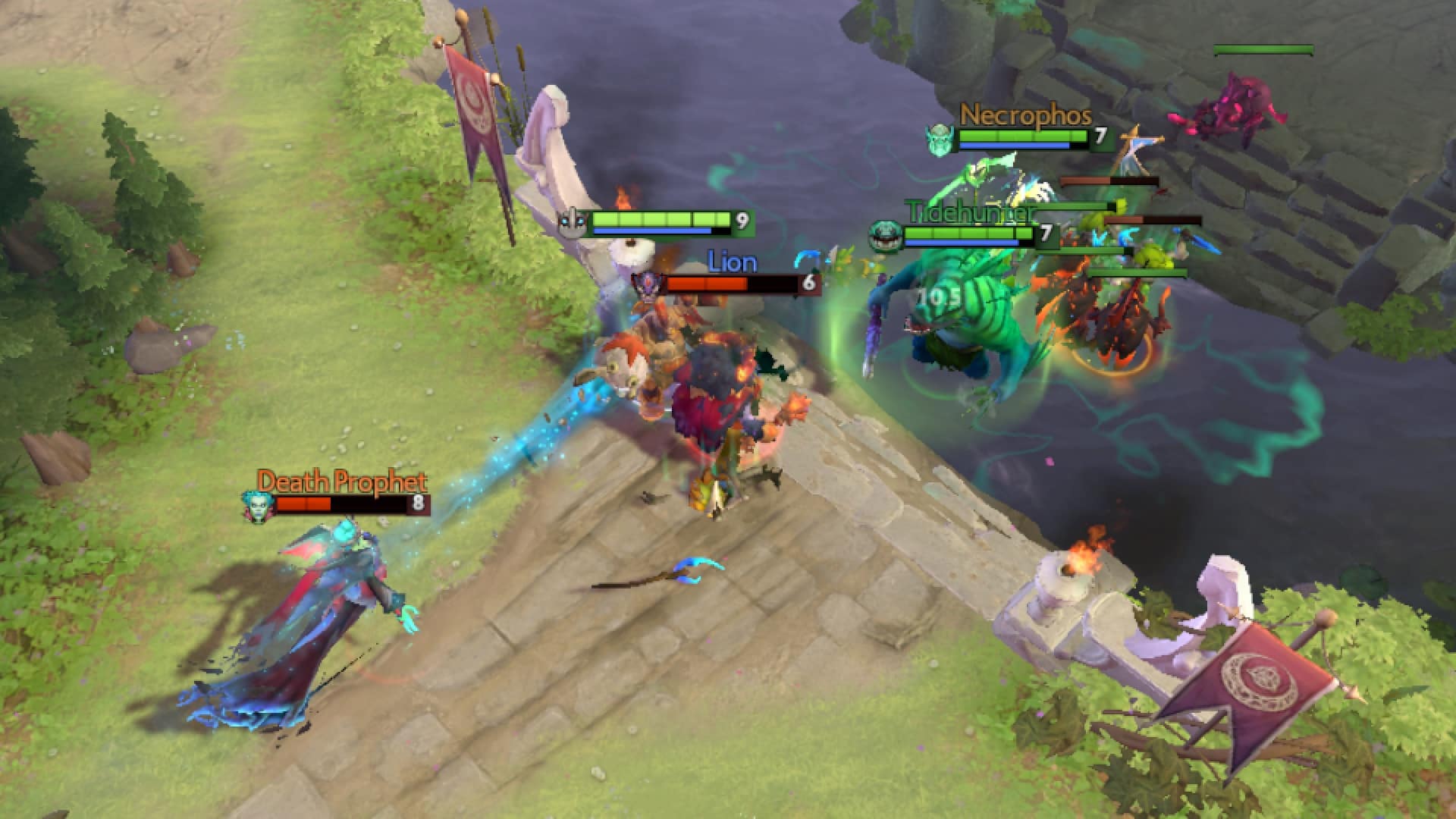Select Lion's hero portrait icon
The width and height of the screenshot is (1456, 819).
coord(649,283)
